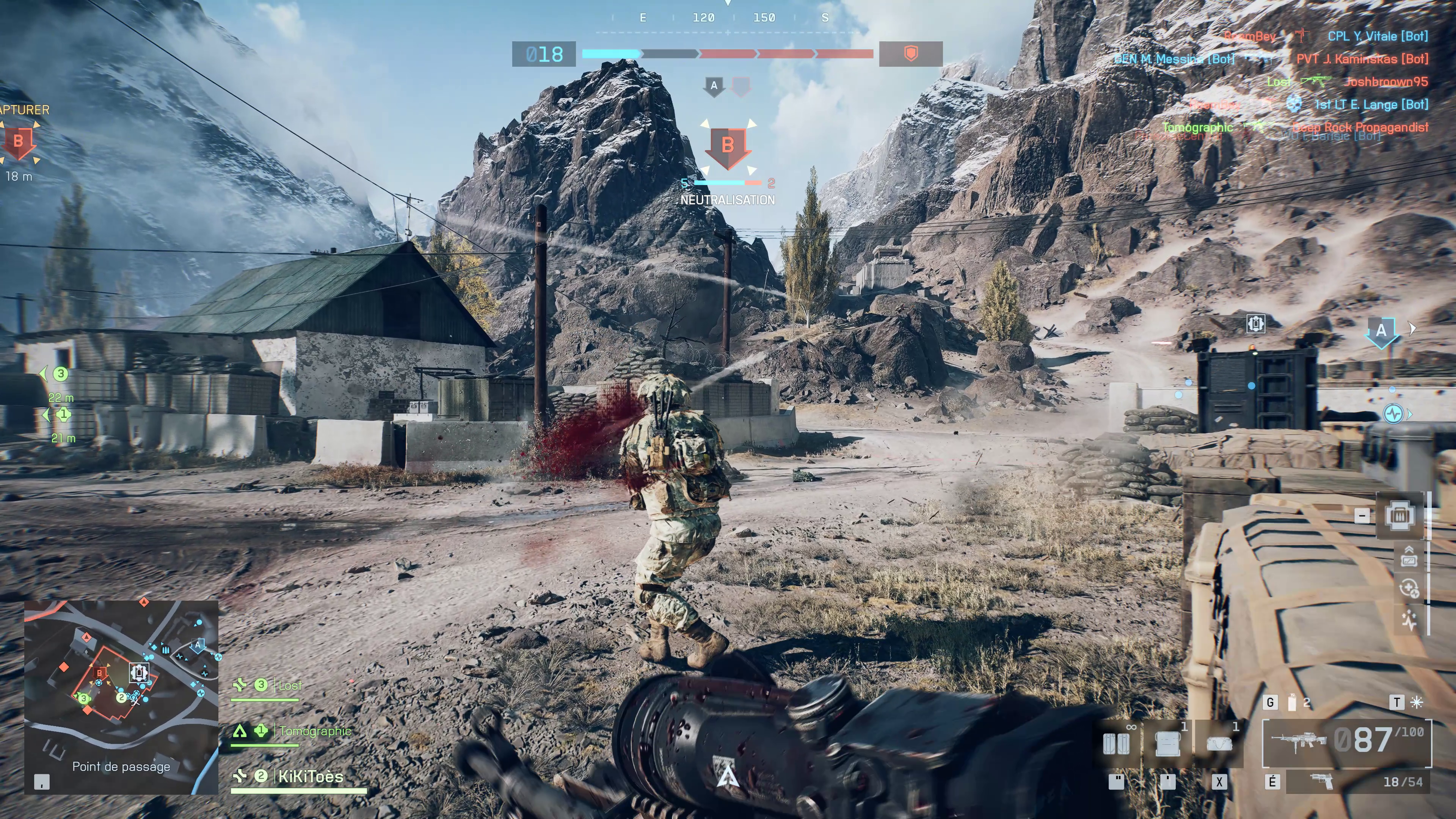
Task: Activate the ammo crate specialist ability icon
Action: (1400, 516)
